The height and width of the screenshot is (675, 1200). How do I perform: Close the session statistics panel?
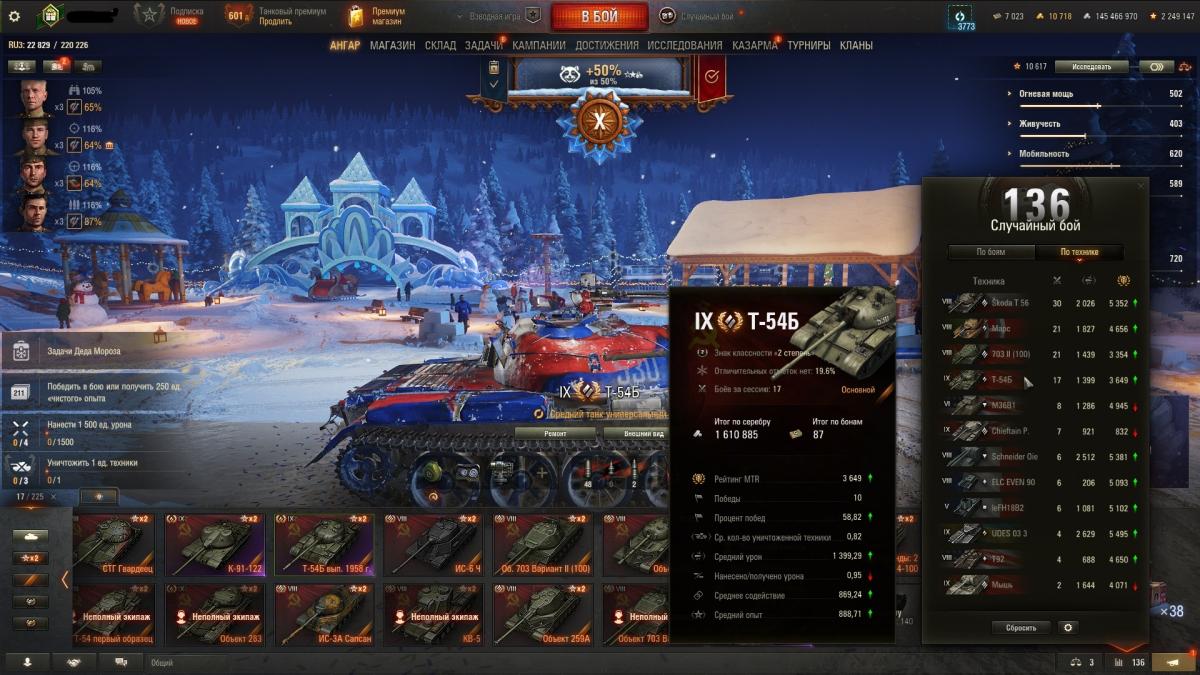coord(1141,186)
